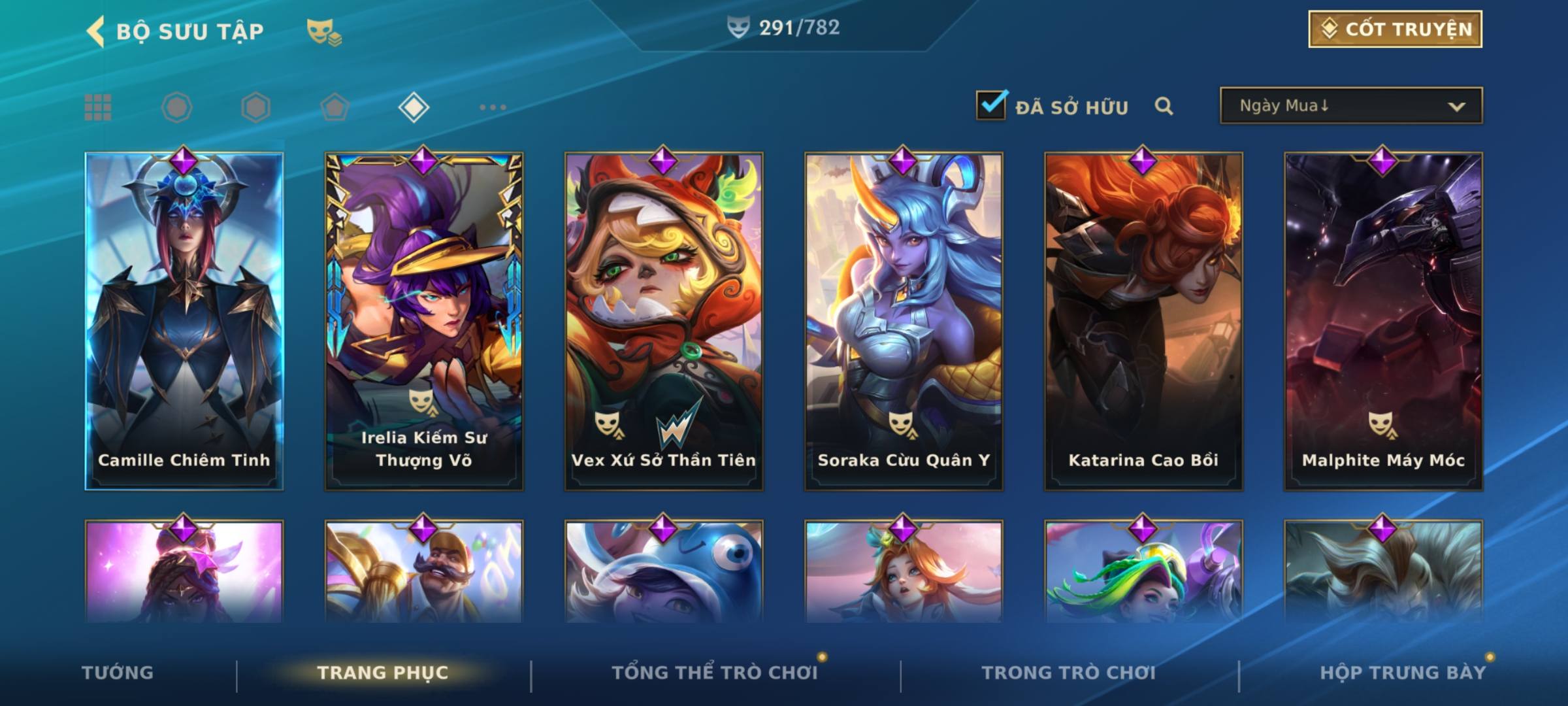Go to the Hộp Trưng Bày tab
Viewport: 1568px width, 706px height.
1403,673
